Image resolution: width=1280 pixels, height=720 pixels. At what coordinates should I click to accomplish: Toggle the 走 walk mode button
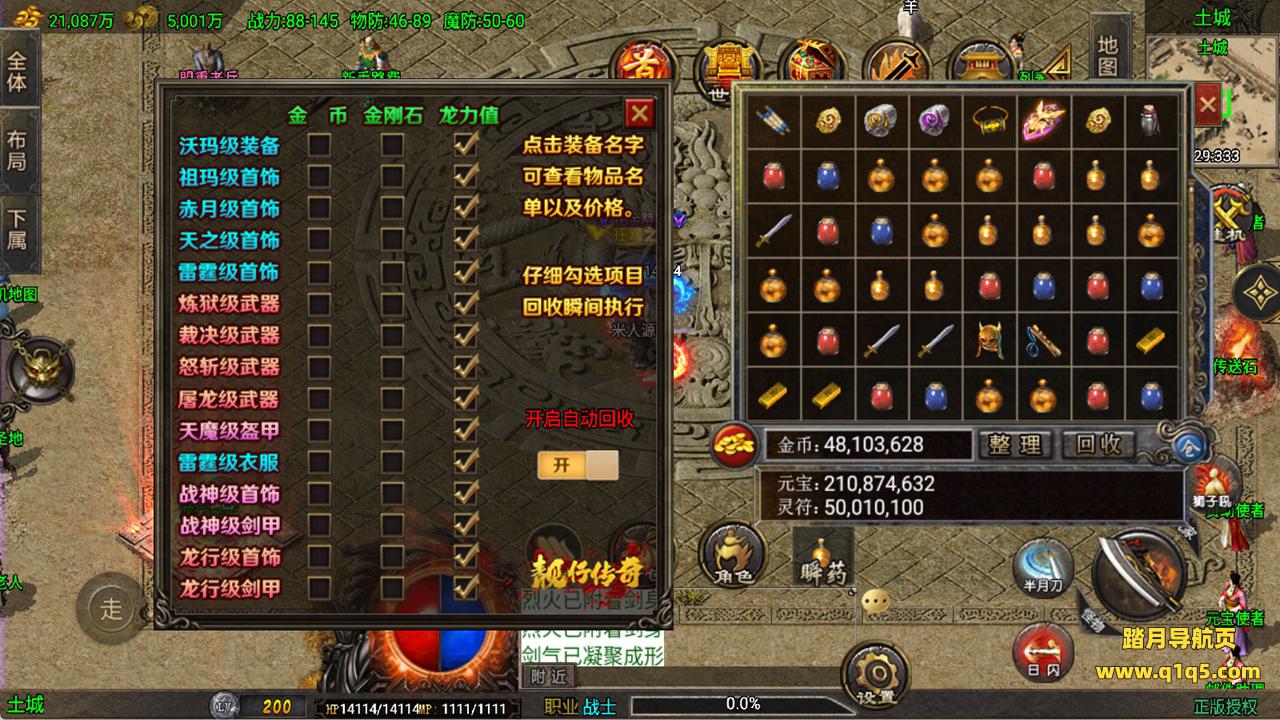tap(111, 606)
